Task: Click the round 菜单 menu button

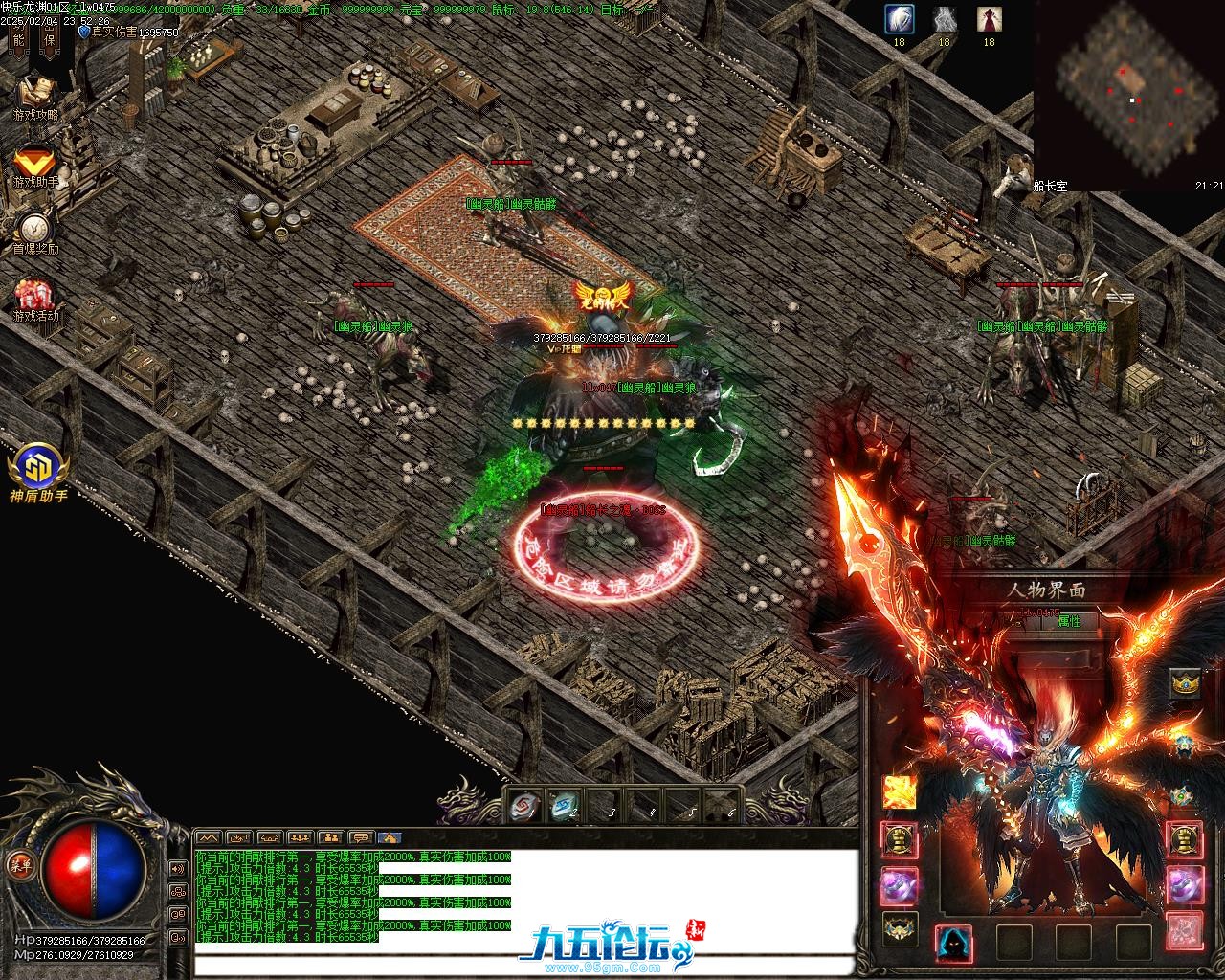Action: pyautogui.click(x=19, y=864)
